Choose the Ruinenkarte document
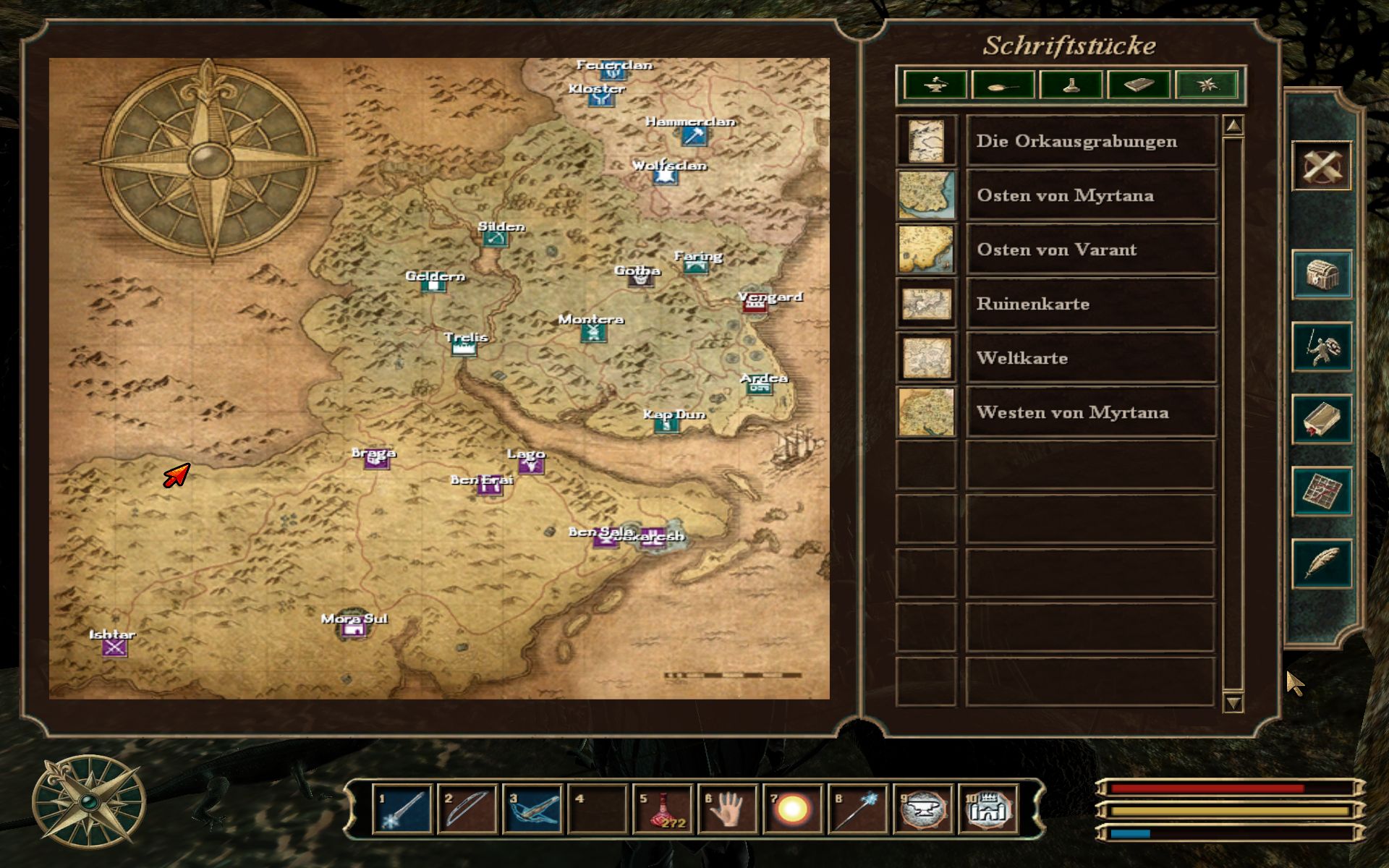This screenshot has height=868, width=1389. point(1090,304)
